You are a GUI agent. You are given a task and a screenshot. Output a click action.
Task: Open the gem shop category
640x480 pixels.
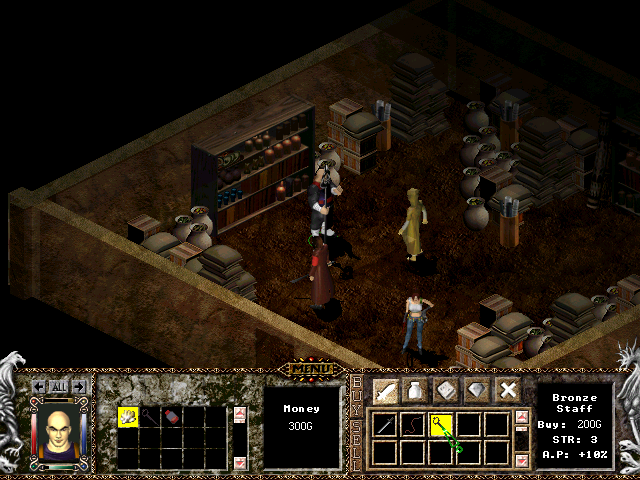478,390
